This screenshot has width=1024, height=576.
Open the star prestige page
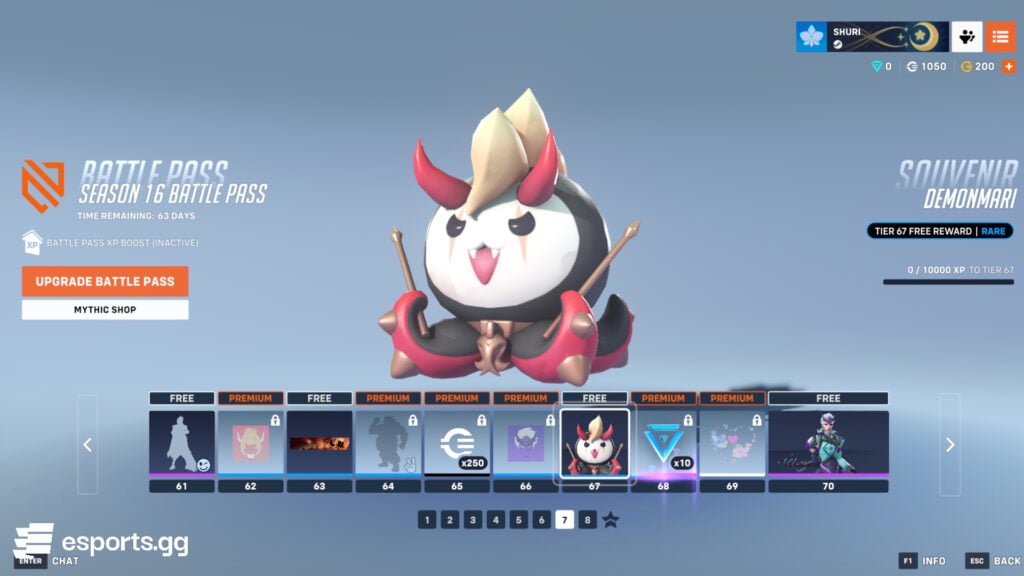click(611, 519)
